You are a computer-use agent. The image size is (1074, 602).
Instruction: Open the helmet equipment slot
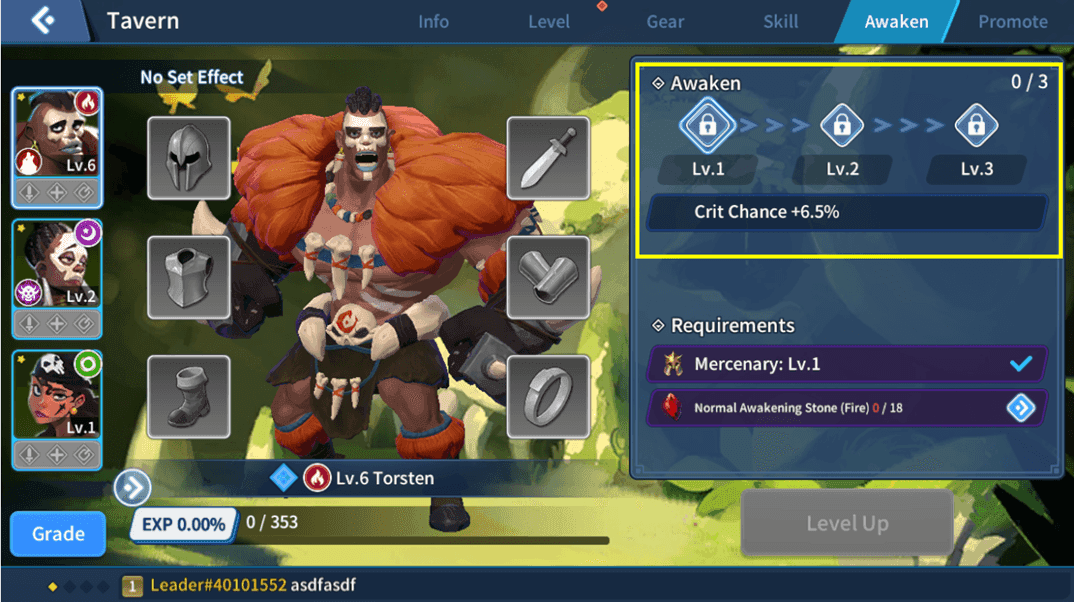[x=189, y=158]
